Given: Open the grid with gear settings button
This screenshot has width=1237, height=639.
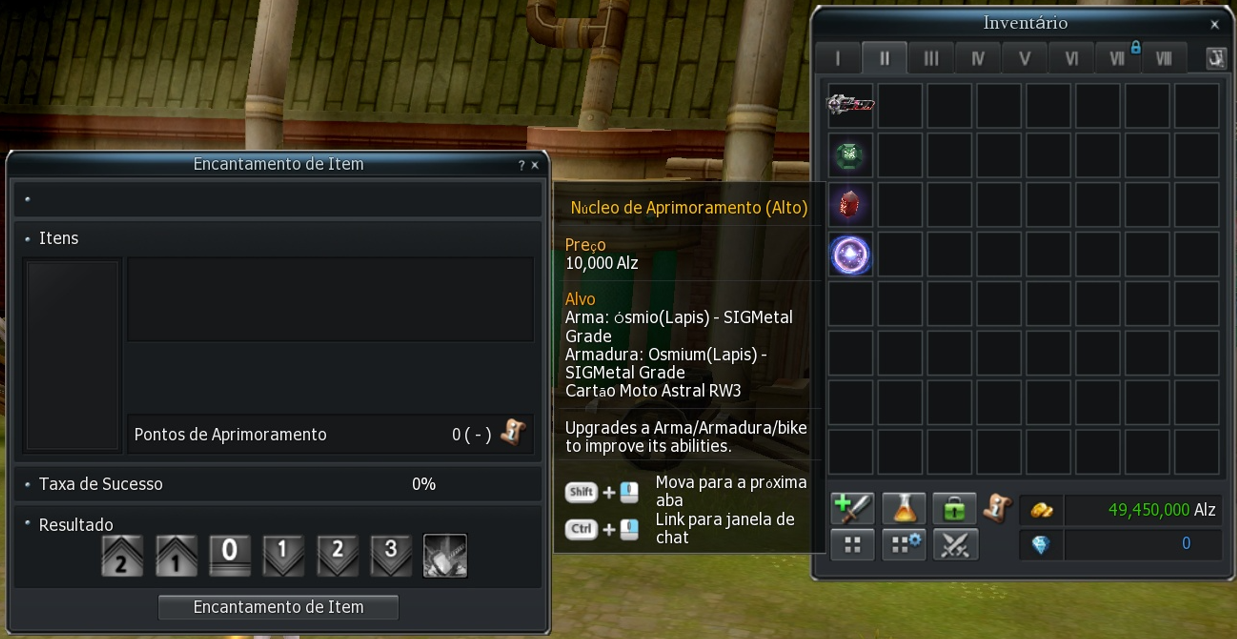Looking at the screenshot, I should (x=903, y=545).
